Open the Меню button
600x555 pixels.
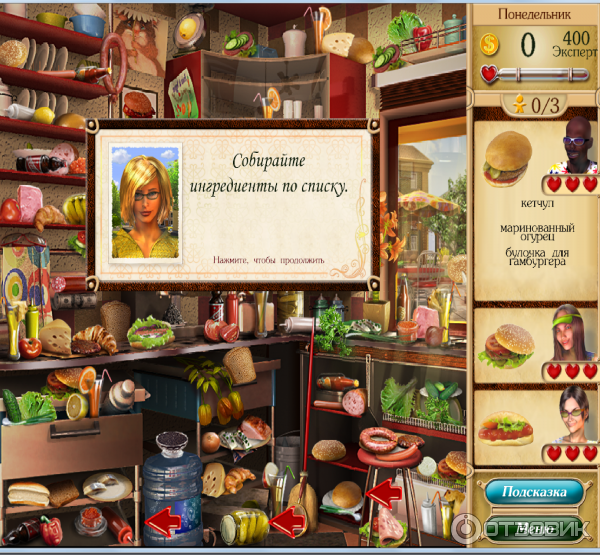click(536, 527)
